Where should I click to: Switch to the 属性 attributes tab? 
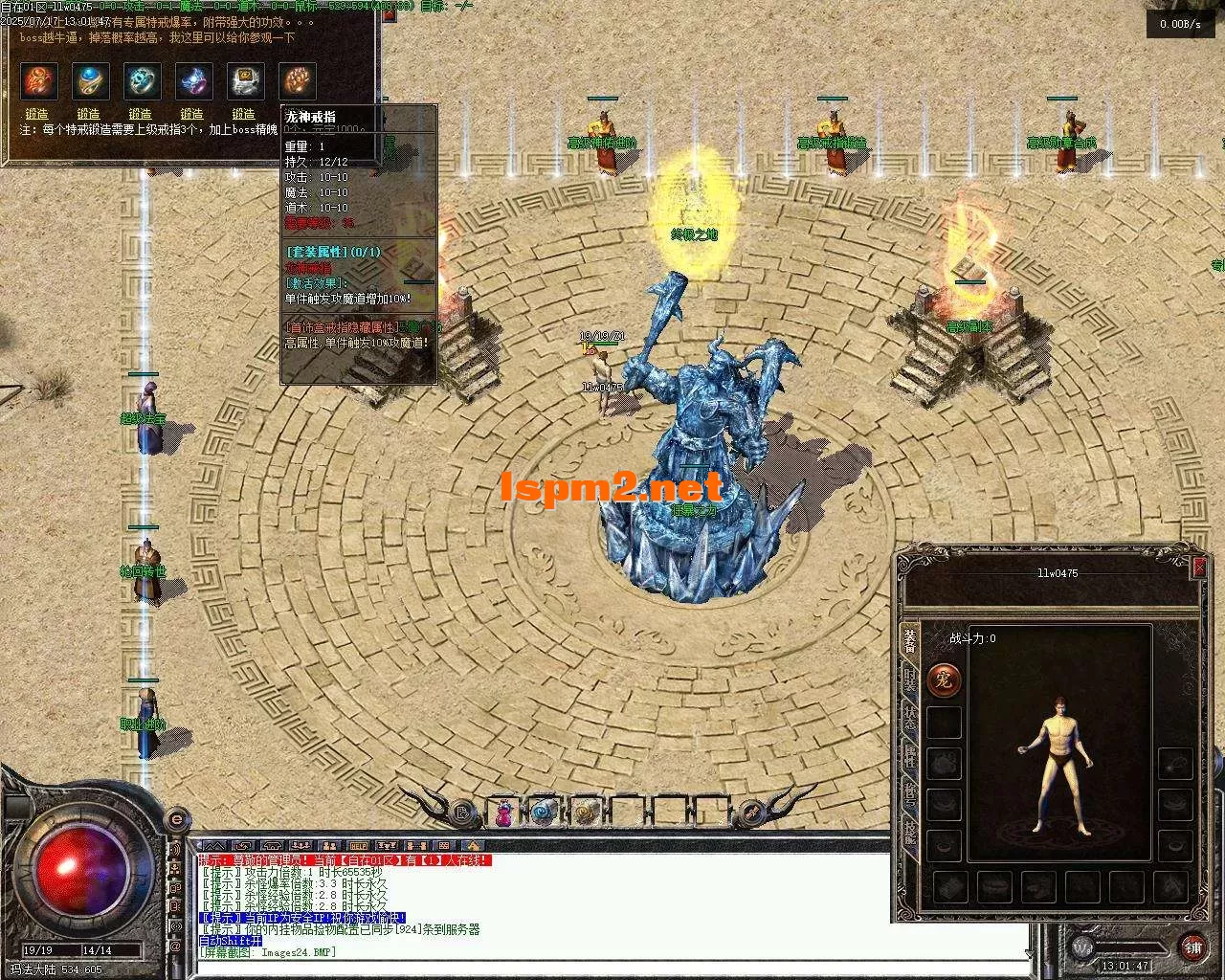[909, 756]
